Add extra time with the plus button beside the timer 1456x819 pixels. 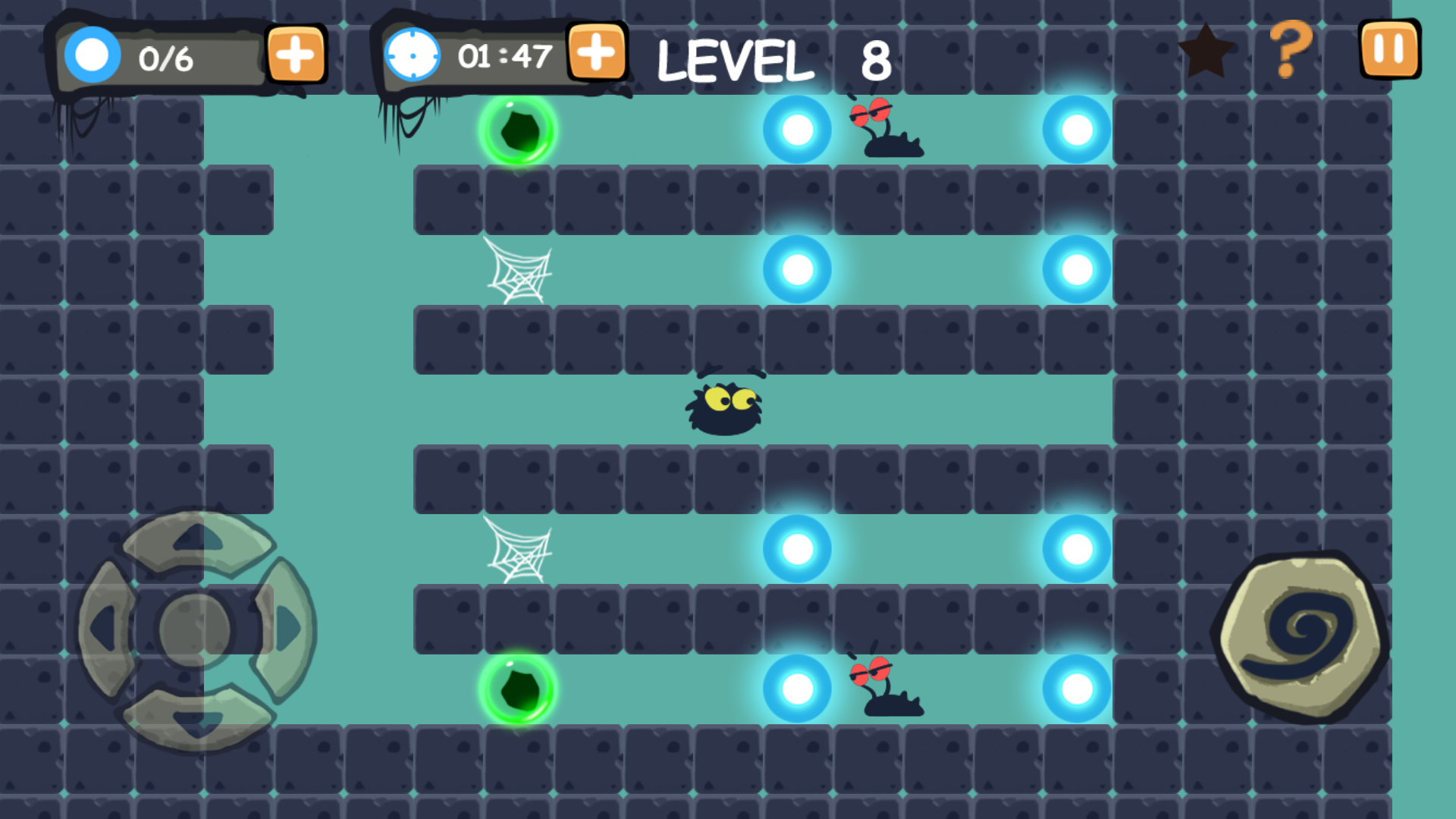[597, 52]
